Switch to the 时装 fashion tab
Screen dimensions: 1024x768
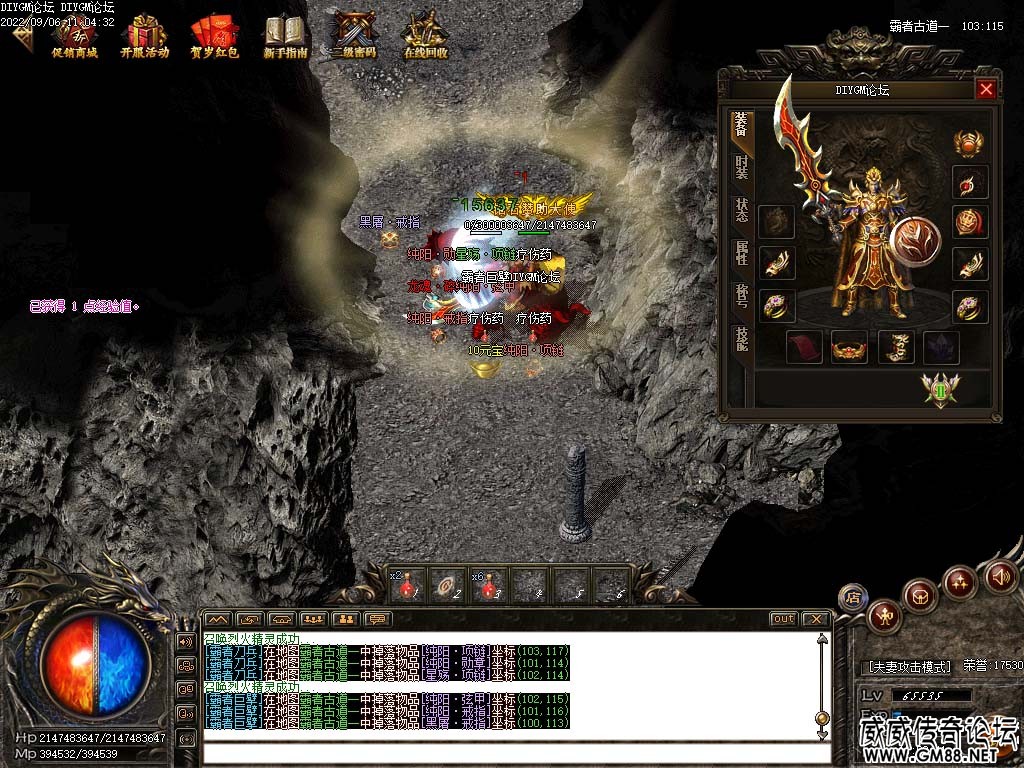[x=741, y=167]
